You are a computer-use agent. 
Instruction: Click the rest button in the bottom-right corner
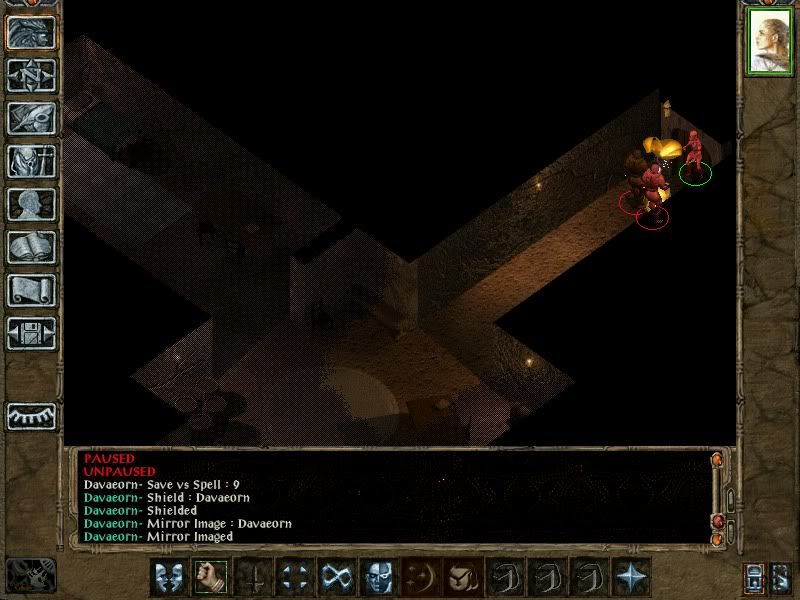point(781,578)
